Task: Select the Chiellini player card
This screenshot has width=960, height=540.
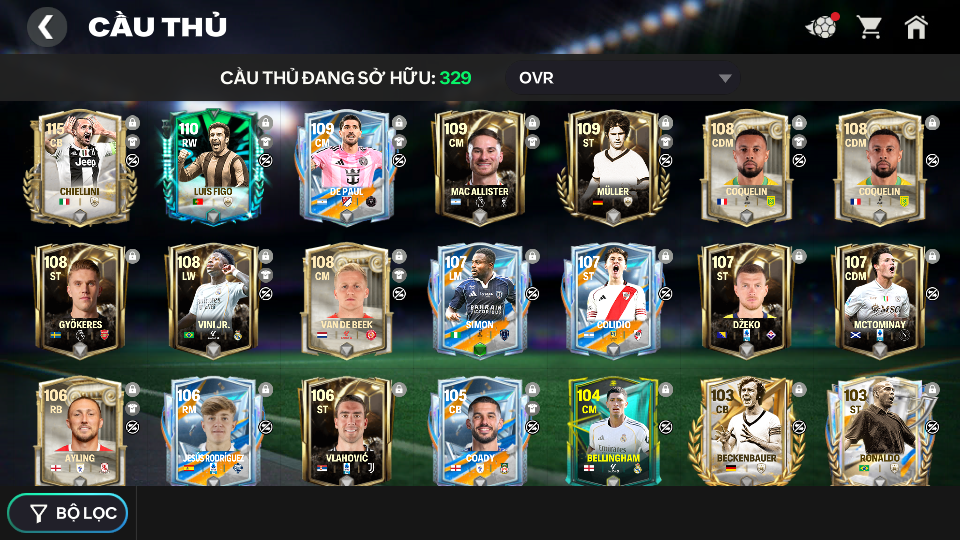Action: click(80, 166)
